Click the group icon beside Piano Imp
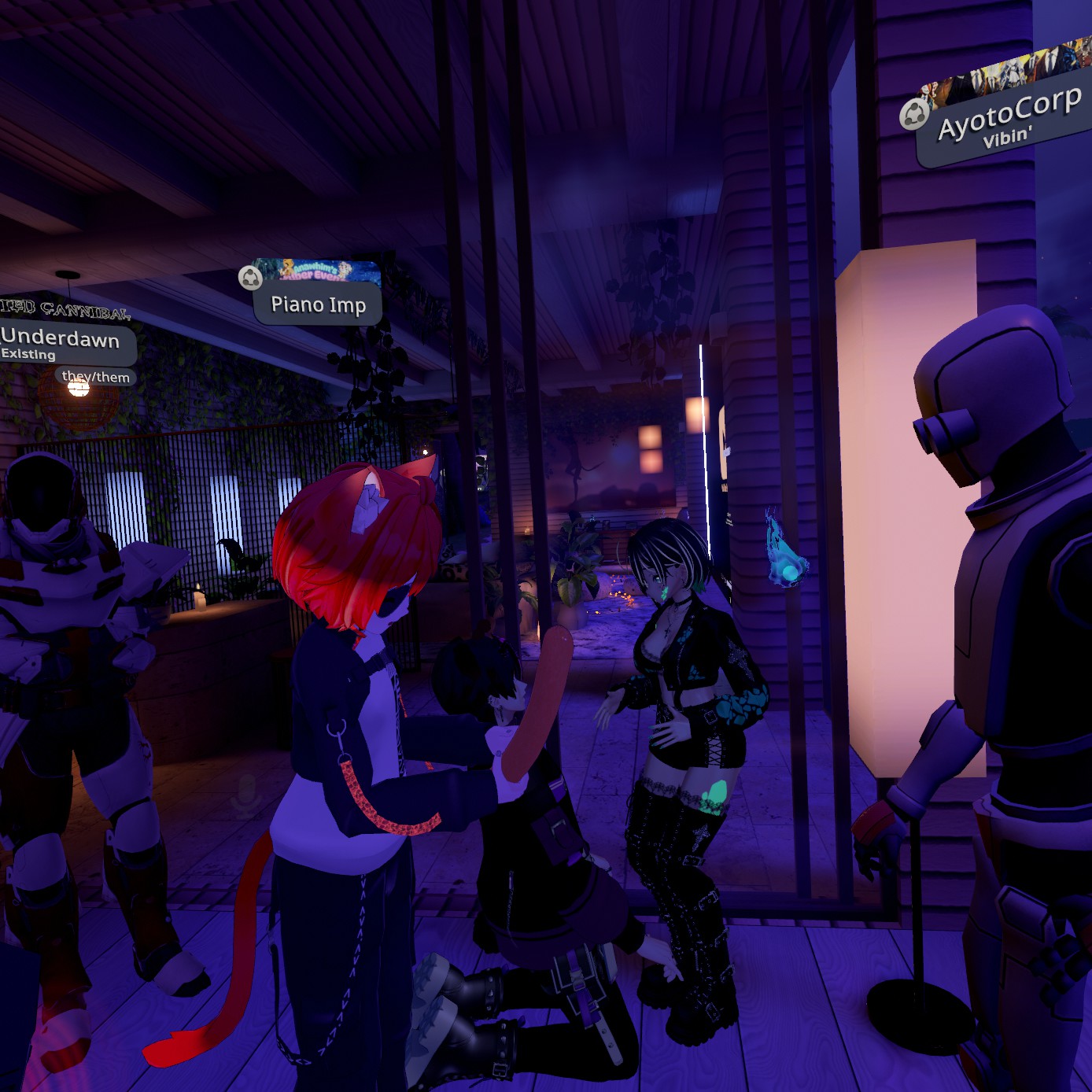Viewport: 1092px width, 1092px height. (250, 277)
